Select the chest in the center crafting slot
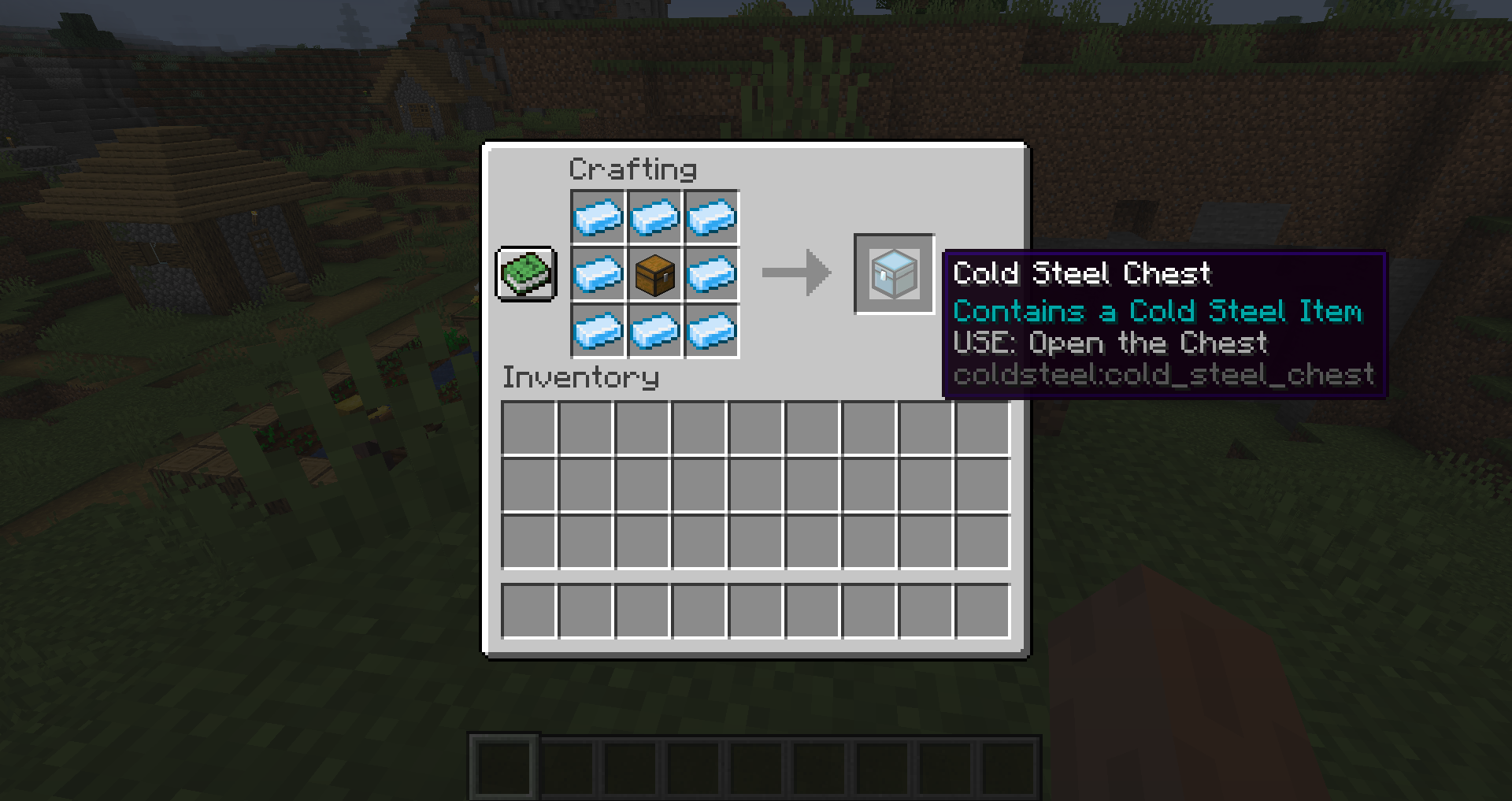This screenshot has height=801, width=1512. [x=654, y=274]
